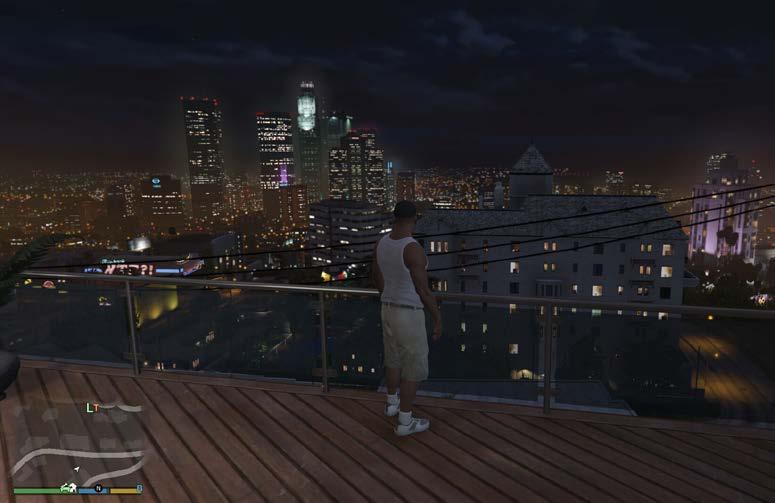Select the green L mission marker on minimap

[89, 407]
